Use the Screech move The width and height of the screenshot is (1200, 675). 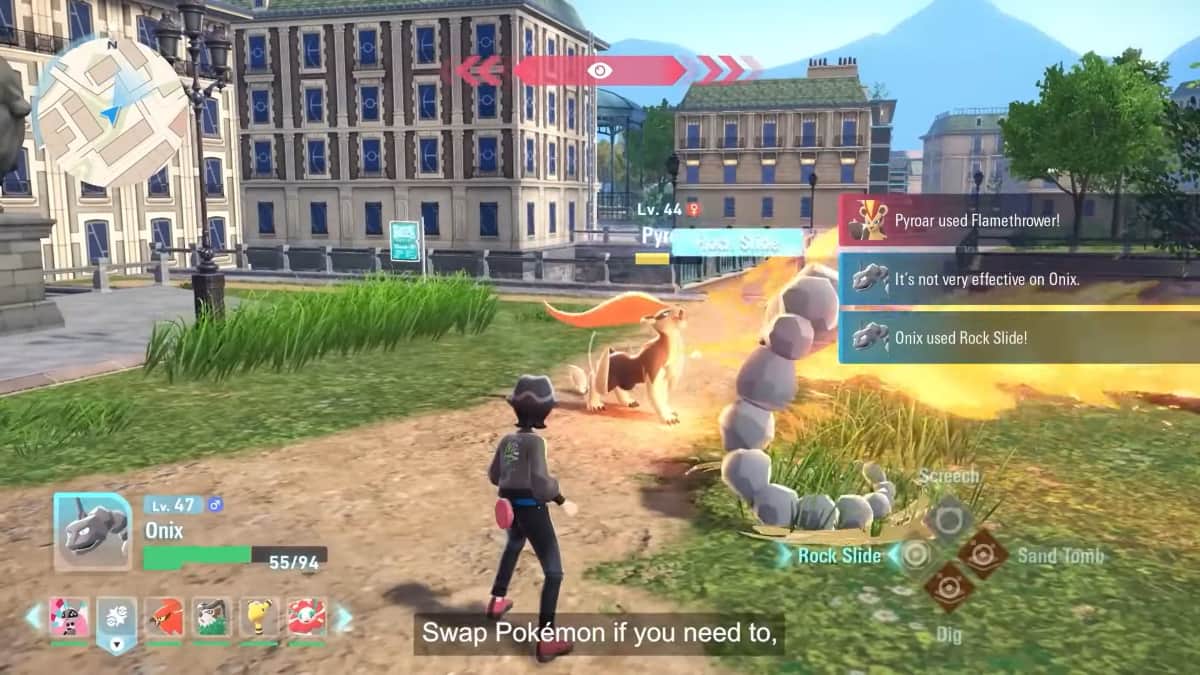coord(947,518)
